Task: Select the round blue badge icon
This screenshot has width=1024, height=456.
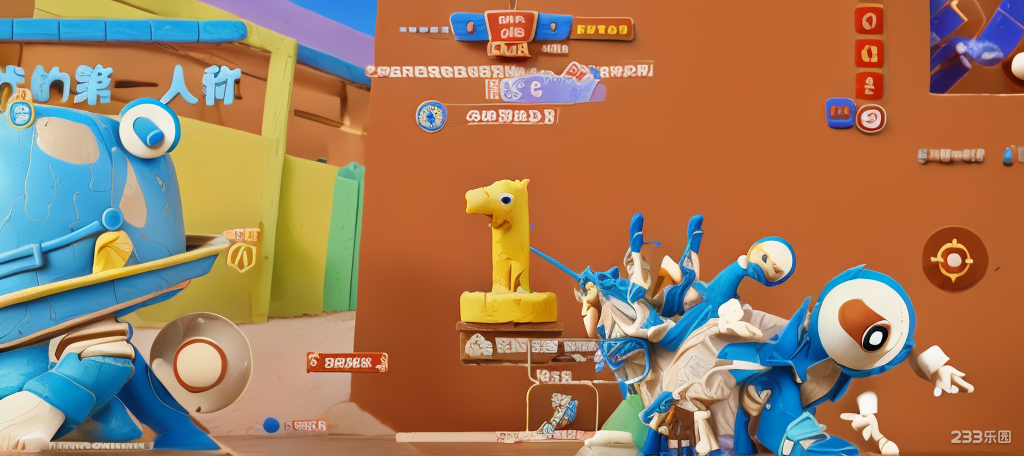Action: tap(431, 116)
